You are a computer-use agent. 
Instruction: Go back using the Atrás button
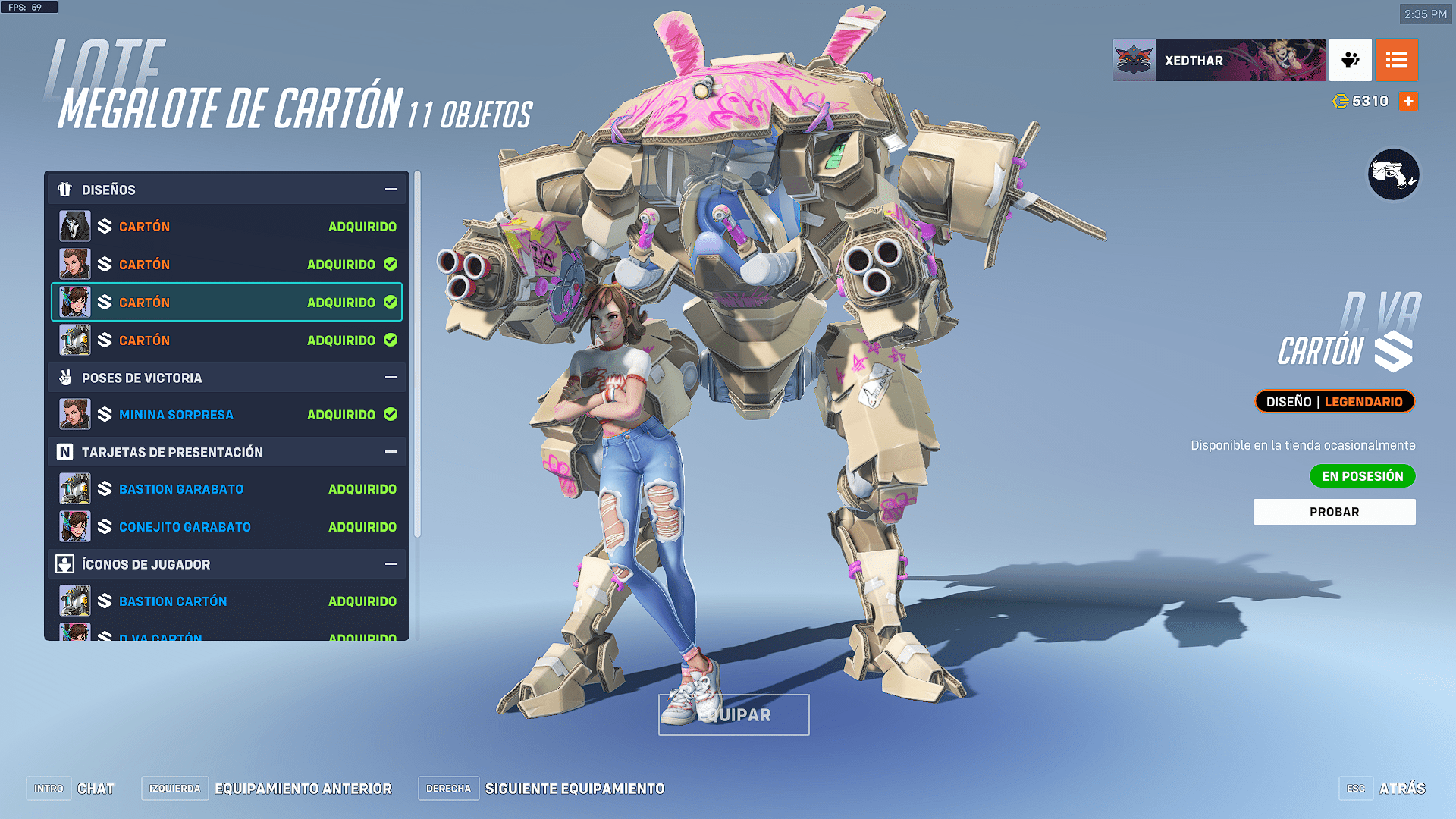pos(1401,789)
